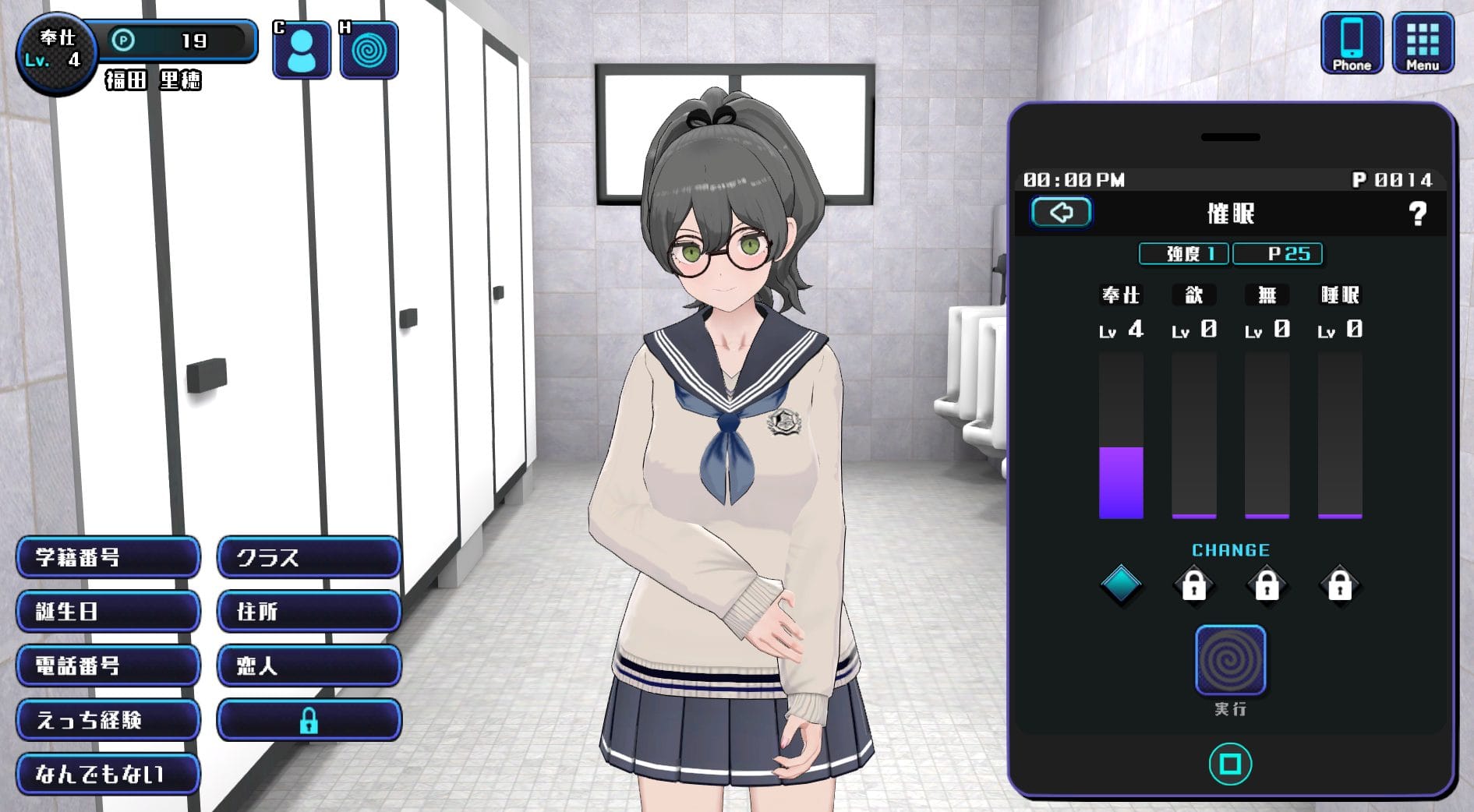The image size is (1474, 812).
Task: Ask for the 住所
Action: click(309, 612)
